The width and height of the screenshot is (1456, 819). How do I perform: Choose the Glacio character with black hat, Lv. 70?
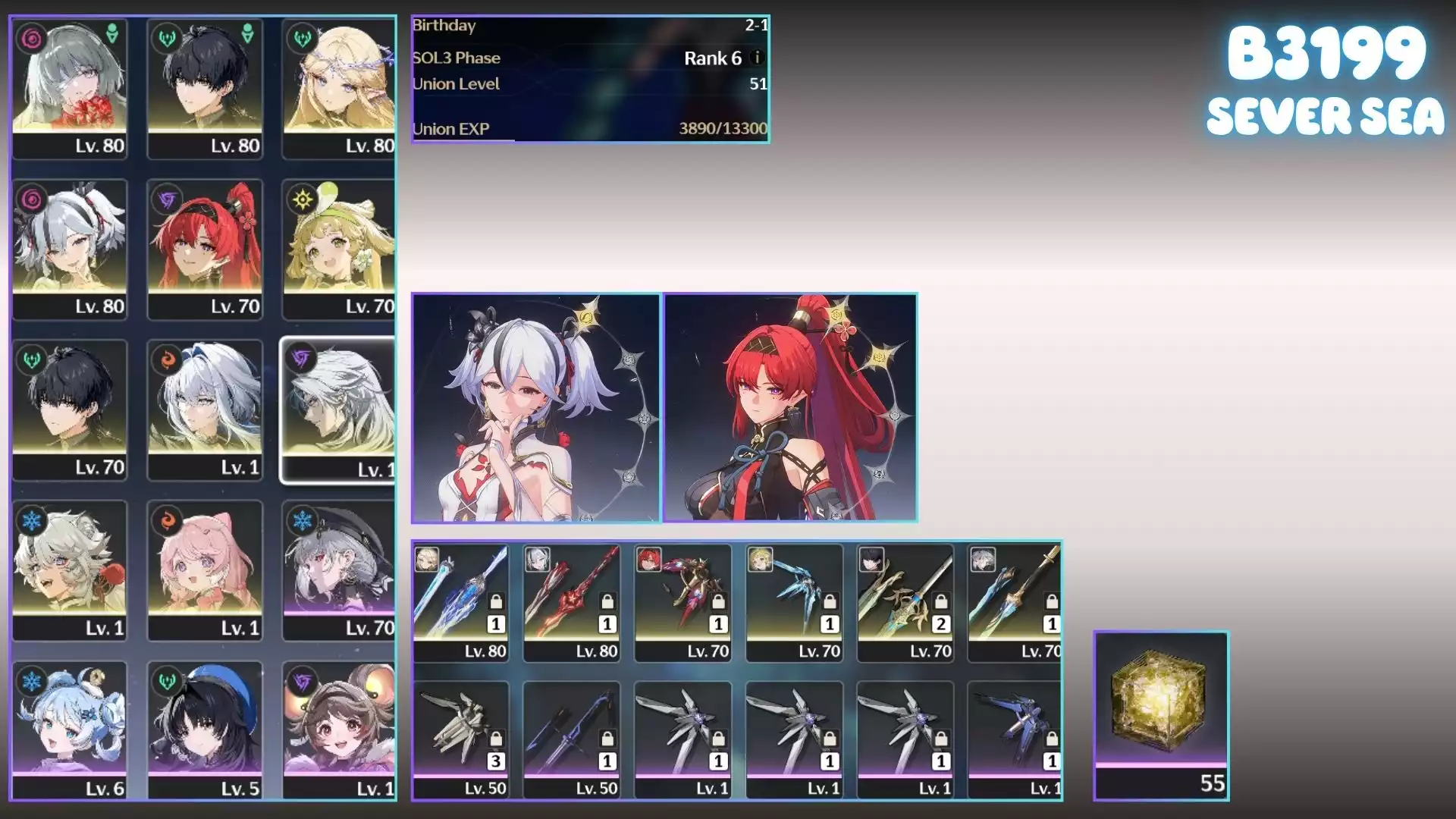(x=339, y=570)
